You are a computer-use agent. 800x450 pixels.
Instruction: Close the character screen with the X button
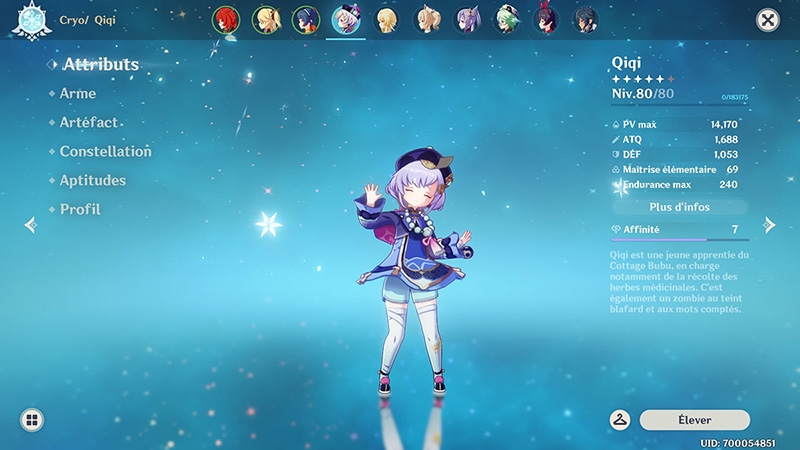click(x=767, y=20)
